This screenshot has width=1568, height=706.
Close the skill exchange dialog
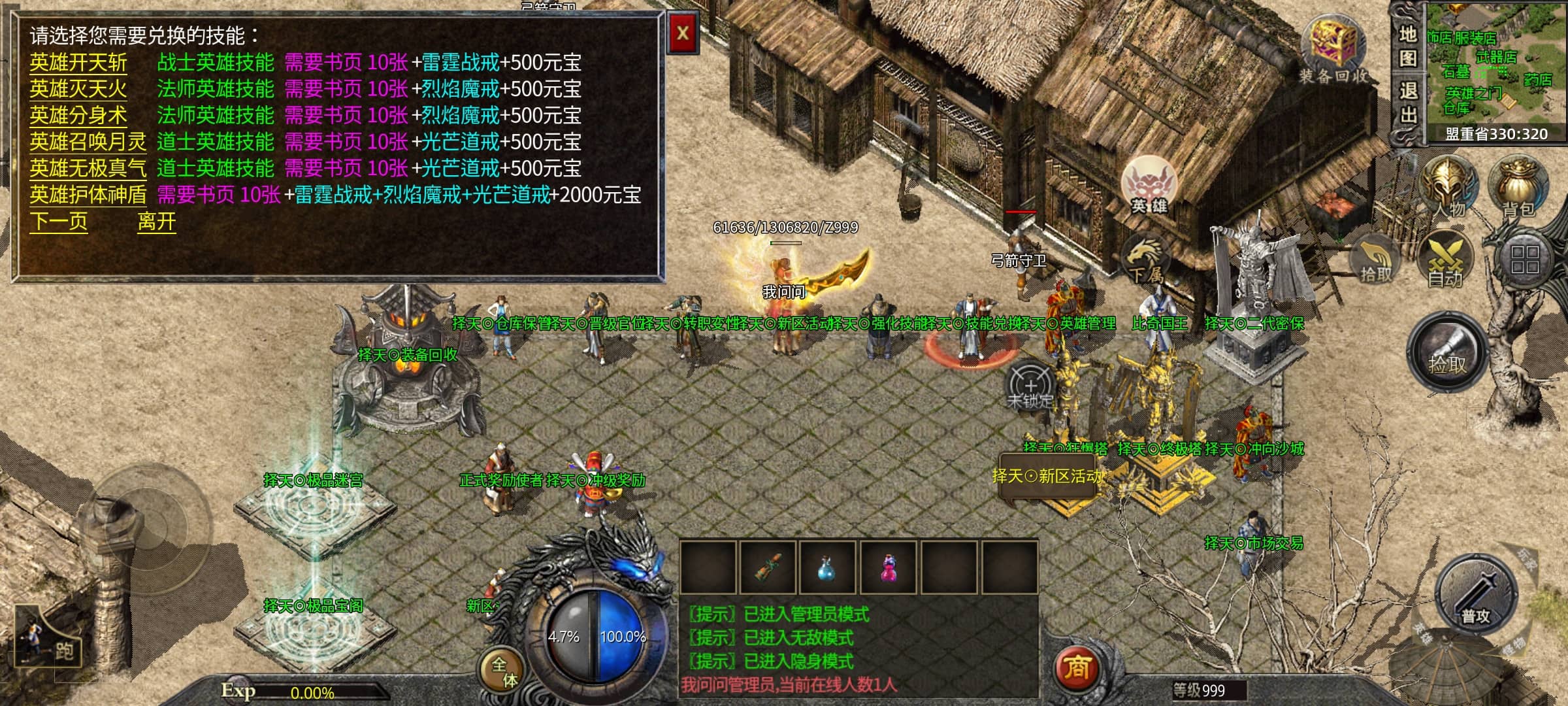pyautogui.click(x=683, y=33)
